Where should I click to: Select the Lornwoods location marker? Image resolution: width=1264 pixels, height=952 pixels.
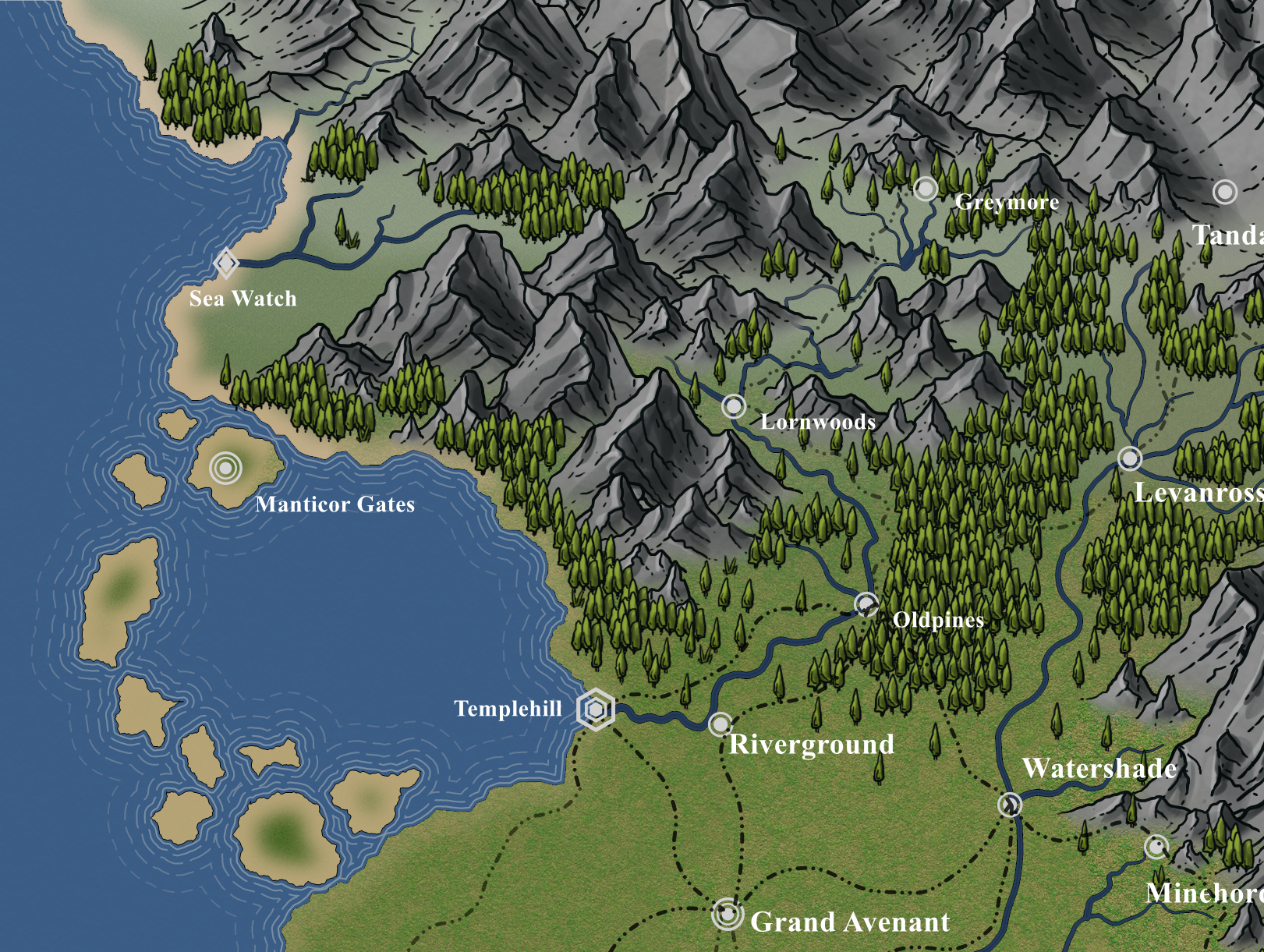coord(734,405)
